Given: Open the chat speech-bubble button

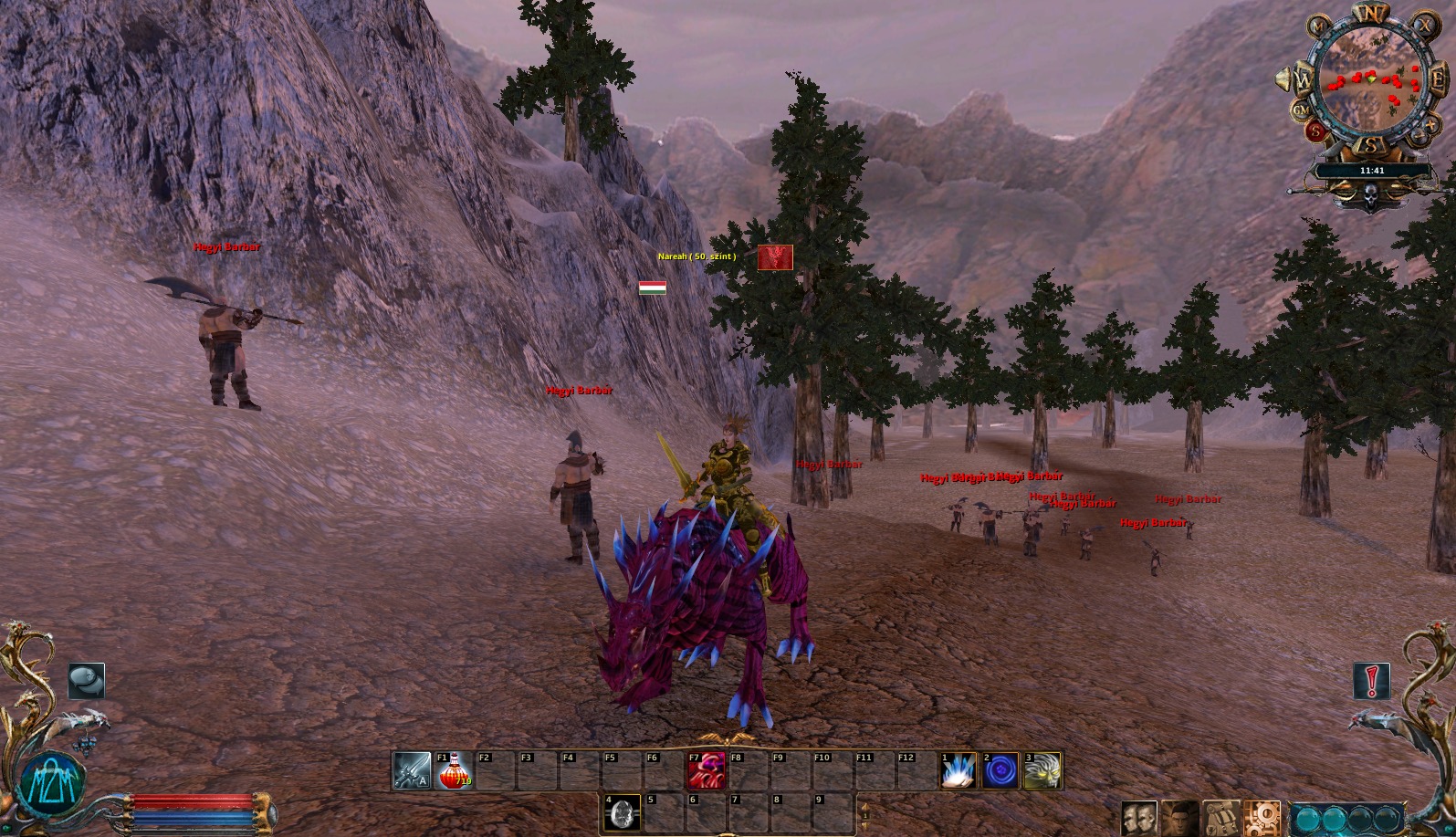Looking at the screenshot, I should 87,681.
